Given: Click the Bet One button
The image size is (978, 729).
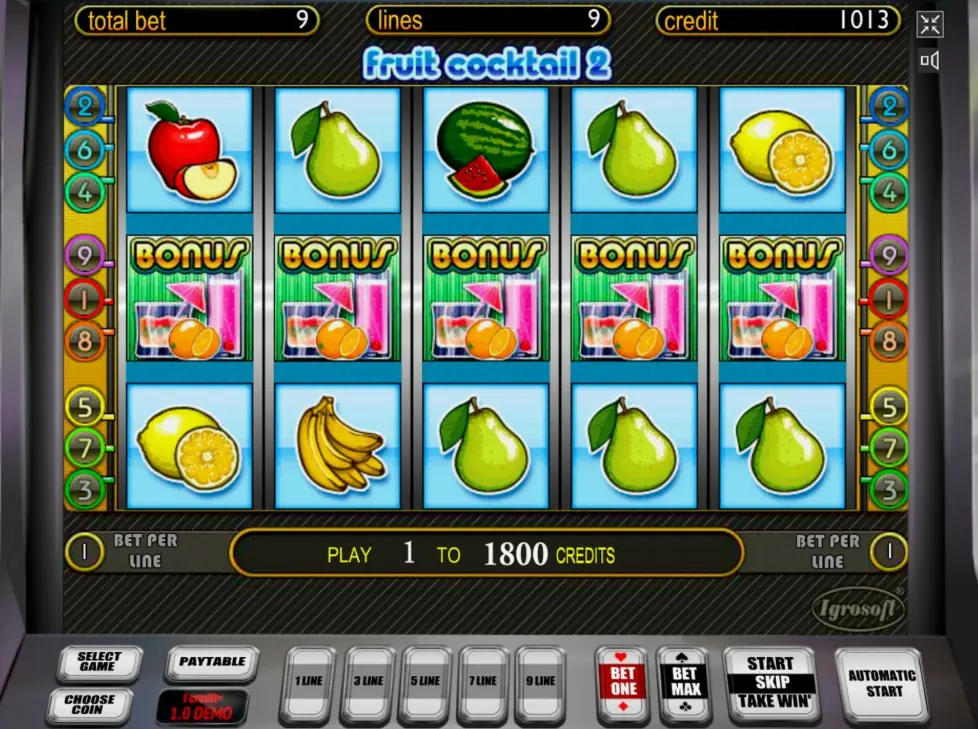Looking at the screenshot, I should [622, 682].
